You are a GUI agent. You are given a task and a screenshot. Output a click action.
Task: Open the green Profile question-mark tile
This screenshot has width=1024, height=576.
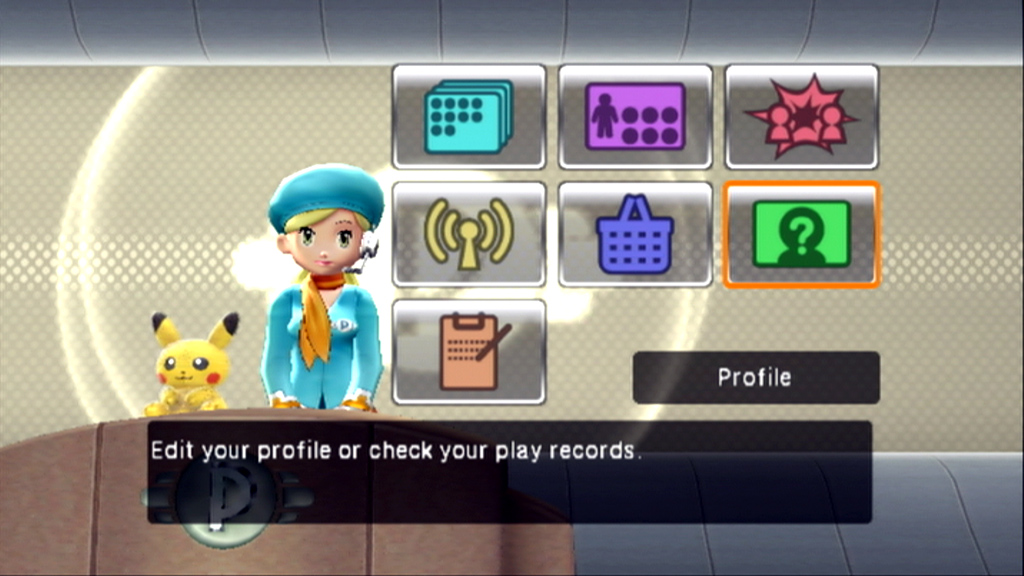coord(801,234)
